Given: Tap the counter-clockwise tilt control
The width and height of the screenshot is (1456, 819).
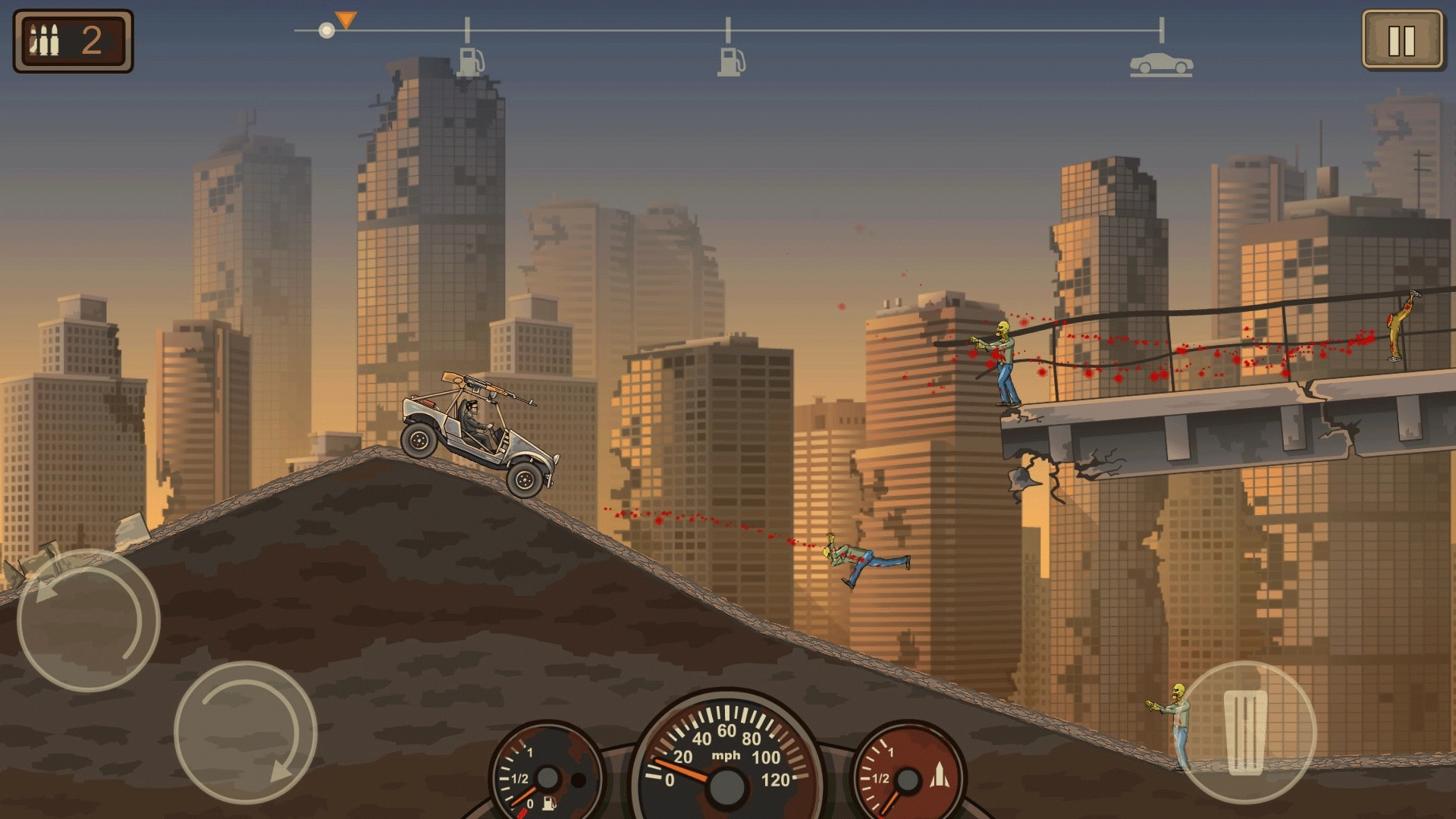Looking at the screenshot, I should (88, 620).
